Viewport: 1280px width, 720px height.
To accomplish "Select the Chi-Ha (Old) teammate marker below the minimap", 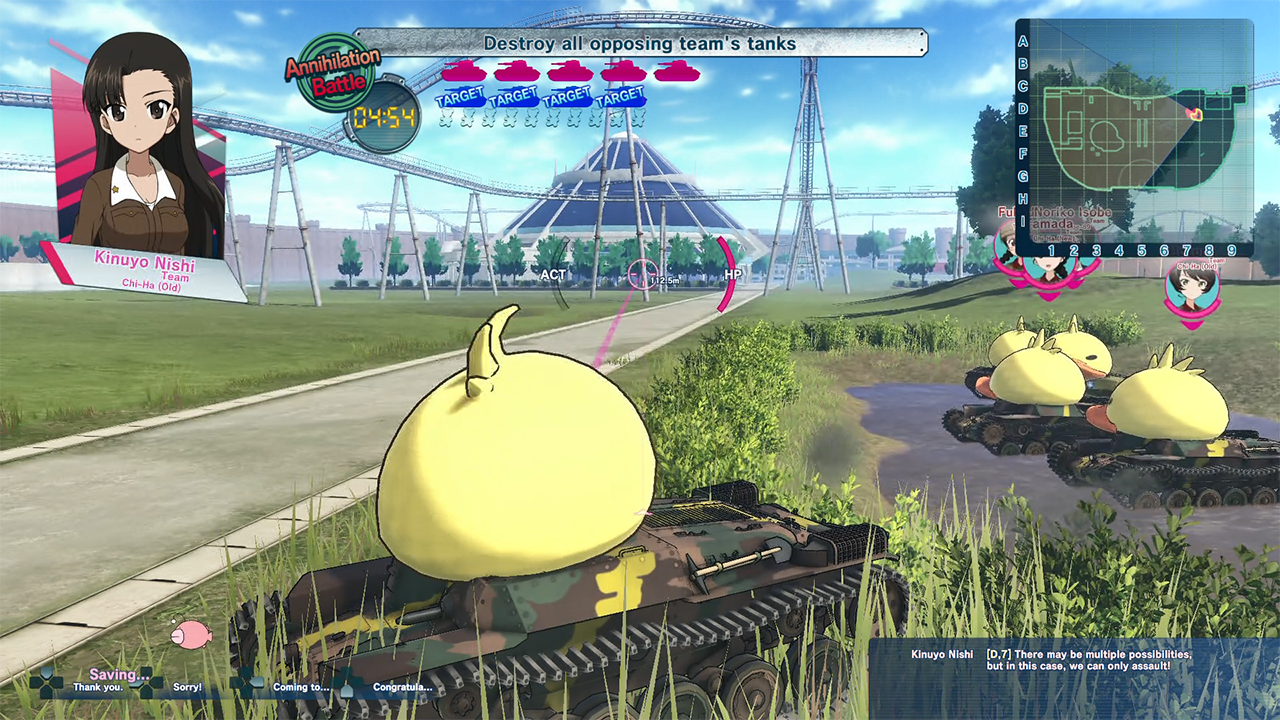I will pos(1190,287).
